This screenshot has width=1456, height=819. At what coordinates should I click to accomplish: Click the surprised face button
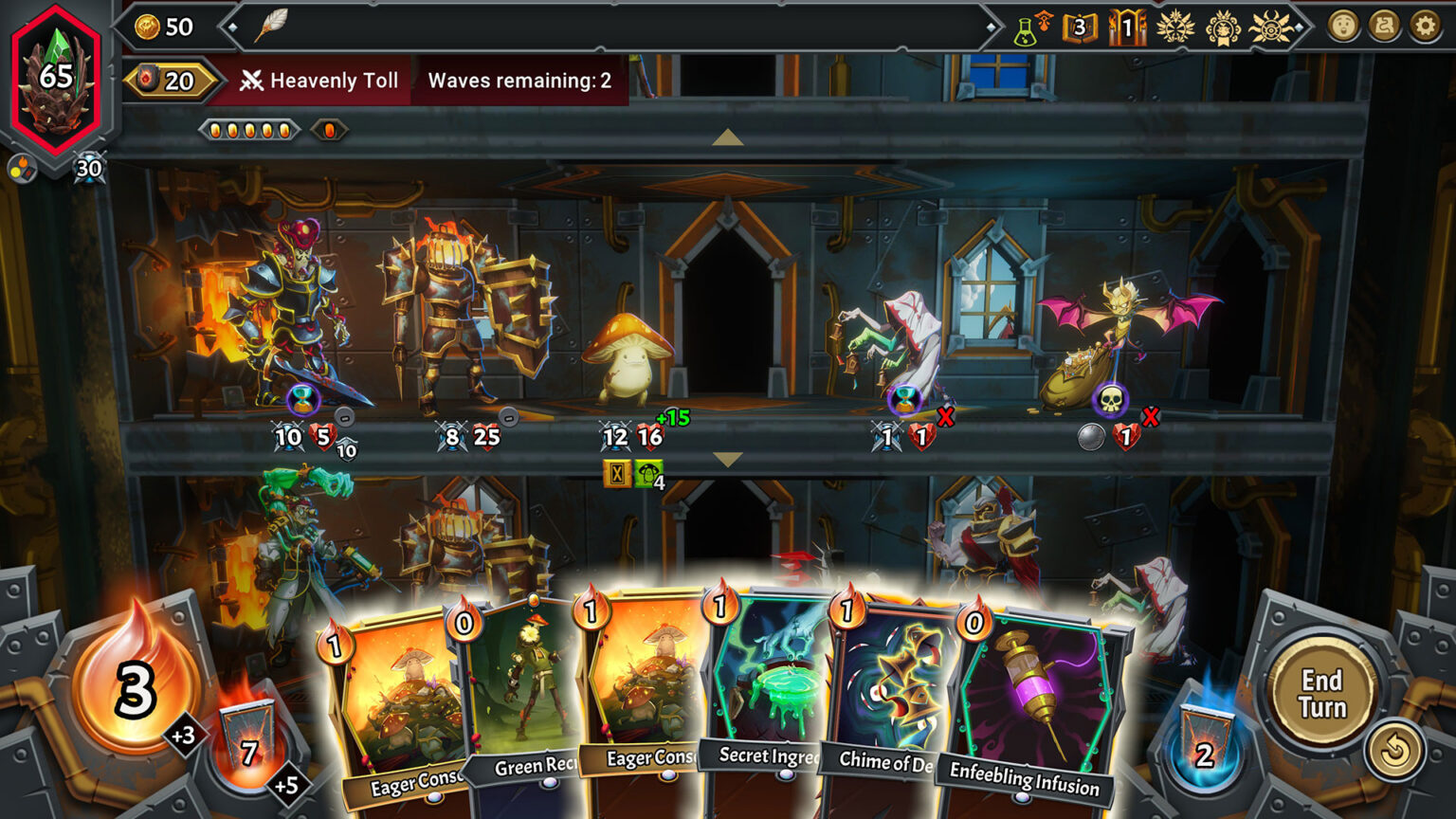coord(1343,27)
